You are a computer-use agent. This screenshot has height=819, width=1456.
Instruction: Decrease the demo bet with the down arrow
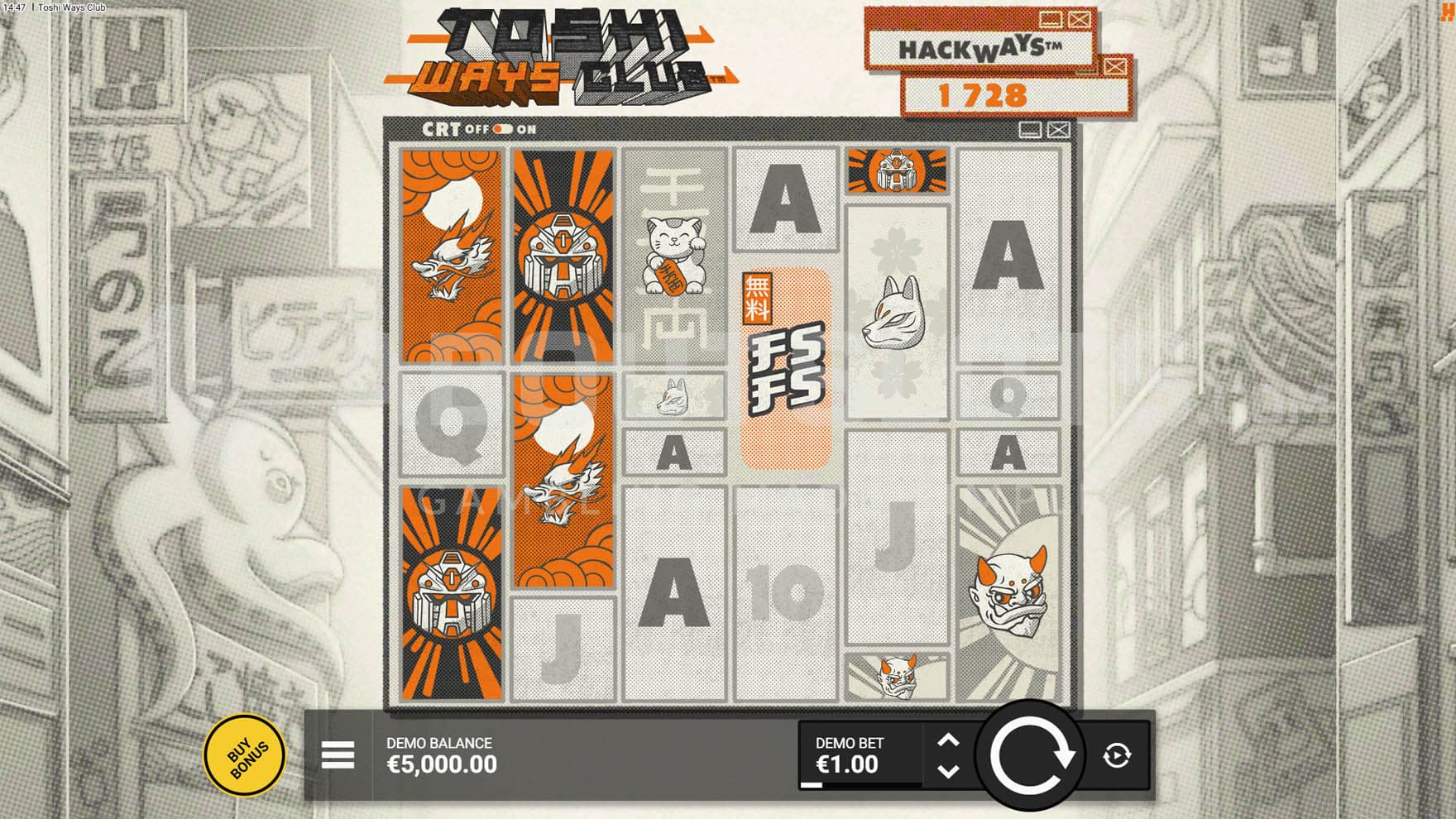pos(949,770)
